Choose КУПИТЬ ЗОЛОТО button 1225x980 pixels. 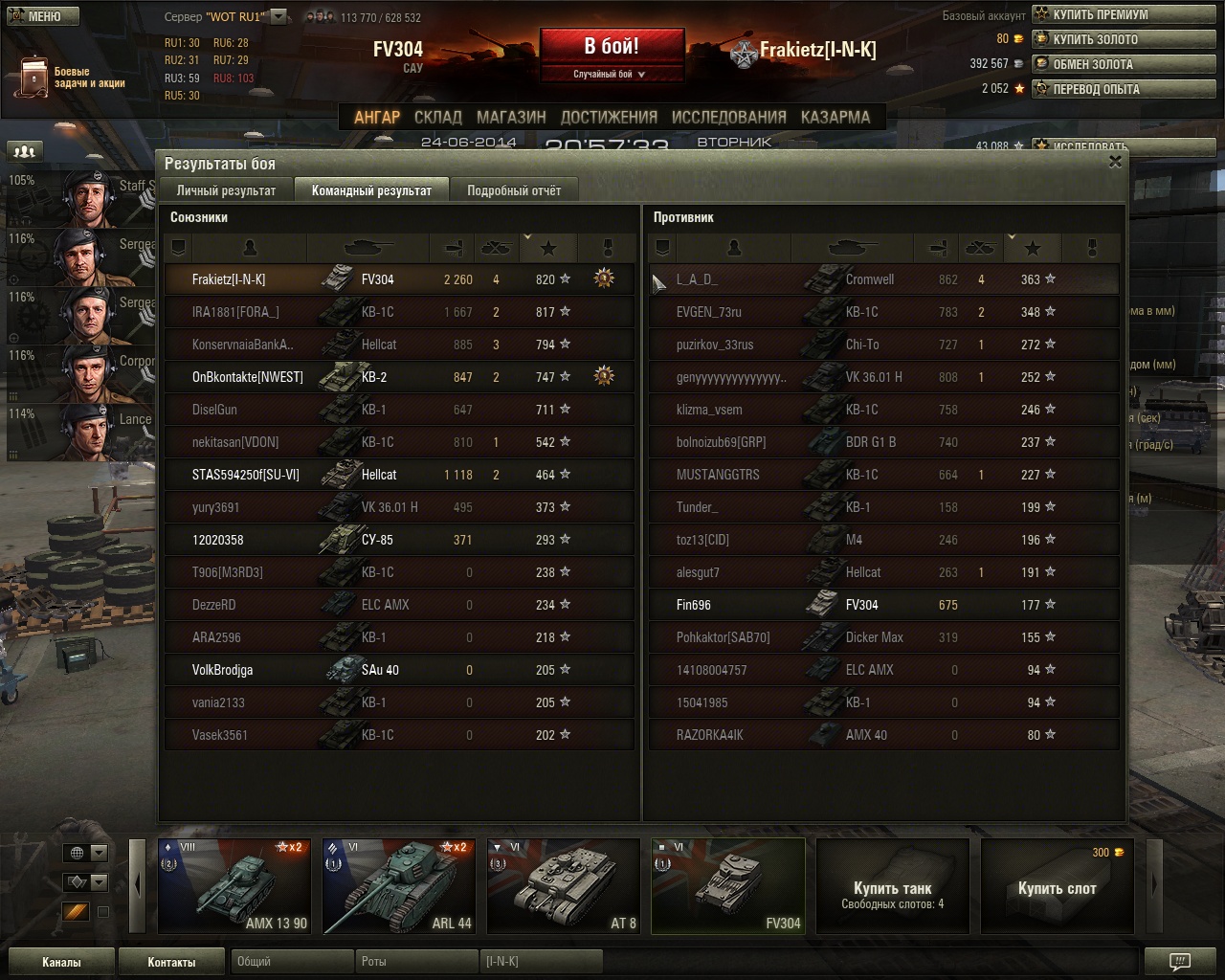point(1095,39)
